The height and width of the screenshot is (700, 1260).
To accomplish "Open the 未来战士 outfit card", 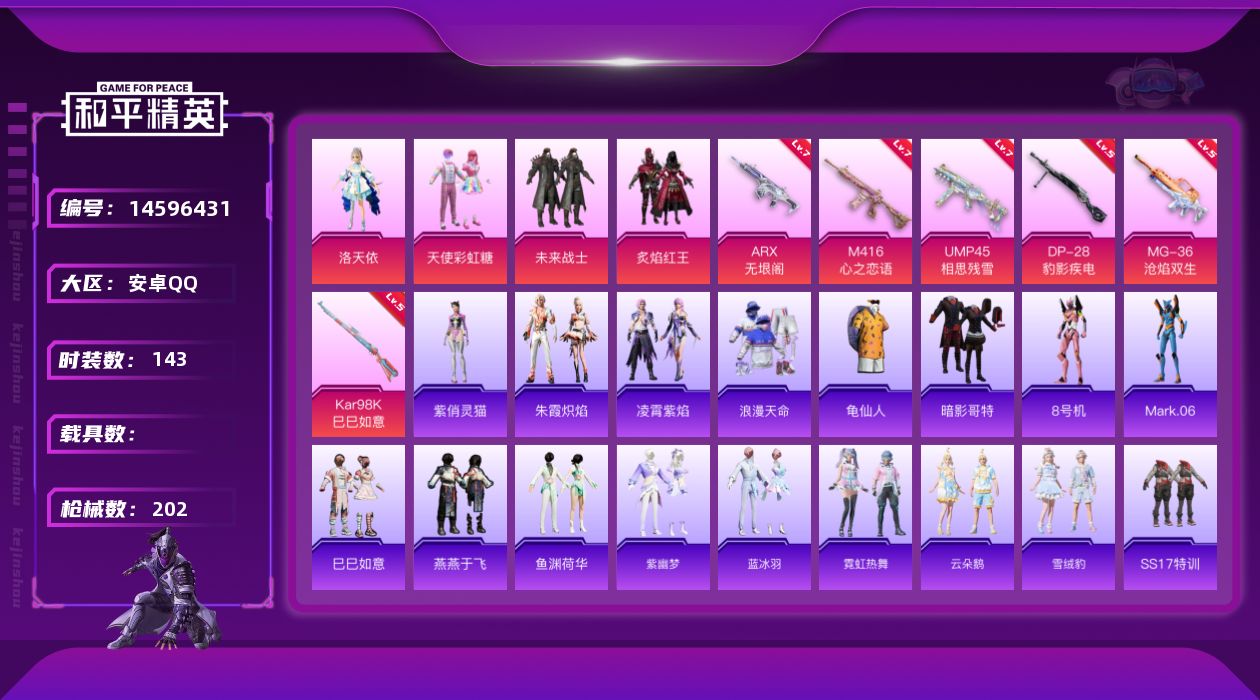I will [x=561, y=211].
